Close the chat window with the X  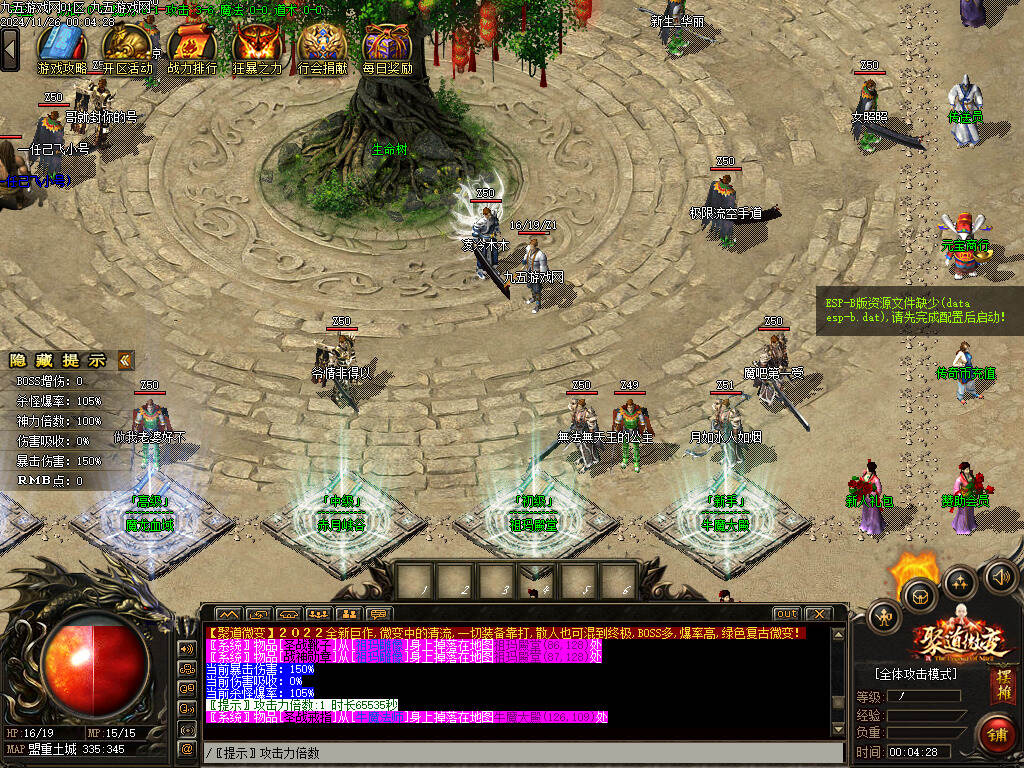(818, 613)
